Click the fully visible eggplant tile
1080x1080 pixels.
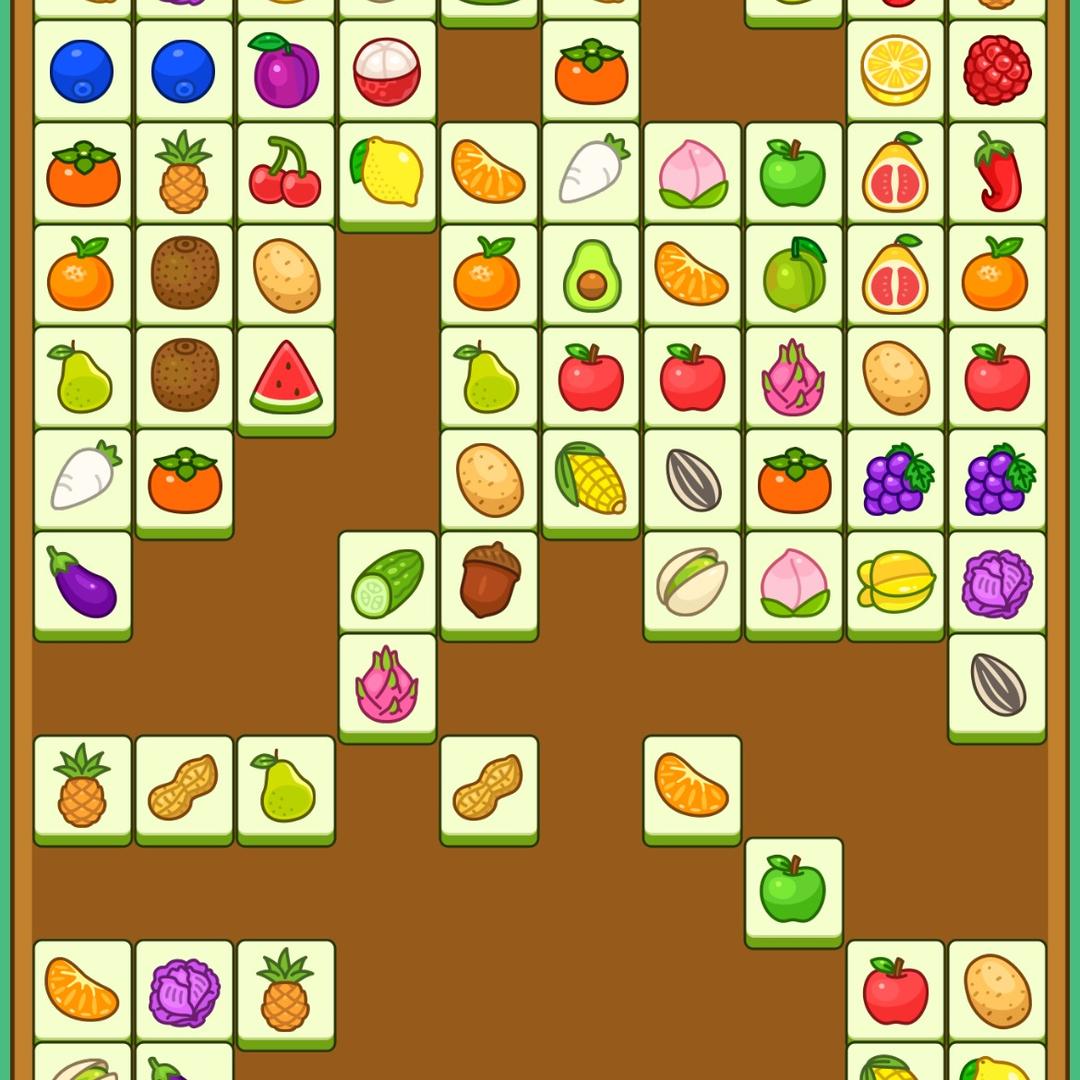coord(82,581)
